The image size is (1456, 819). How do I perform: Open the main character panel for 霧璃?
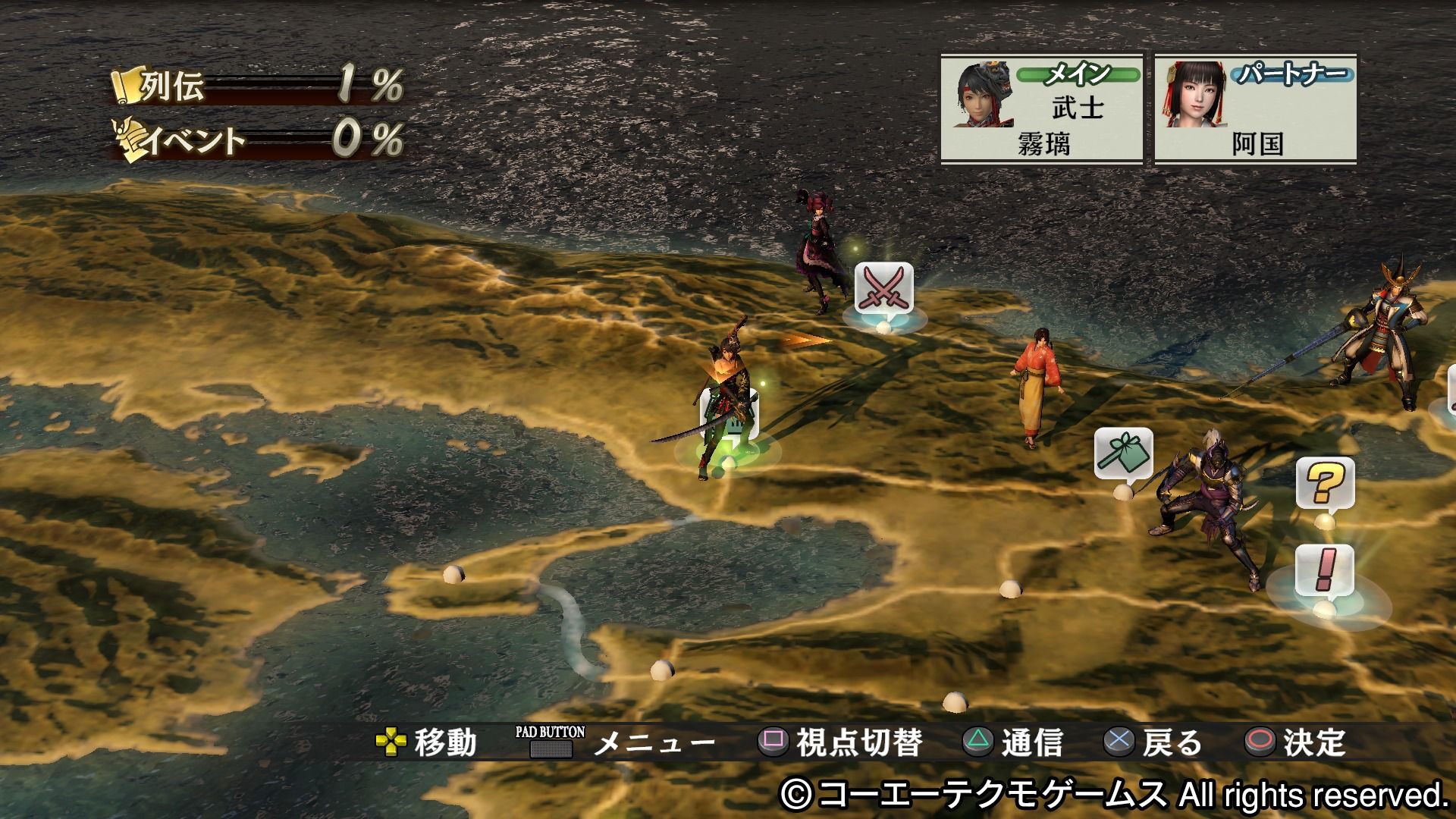pos(1041,108)
